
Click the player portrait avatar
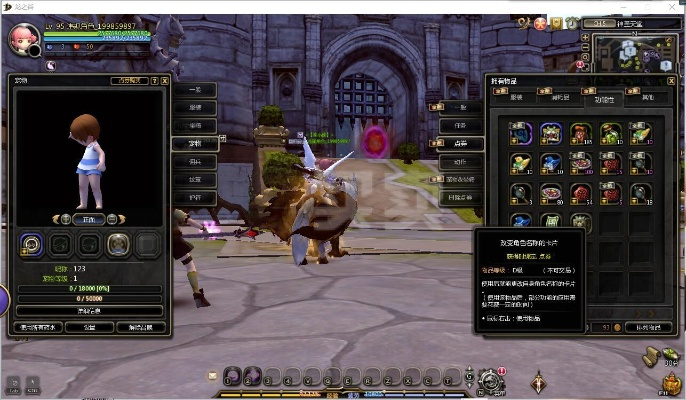coord(22,39)
